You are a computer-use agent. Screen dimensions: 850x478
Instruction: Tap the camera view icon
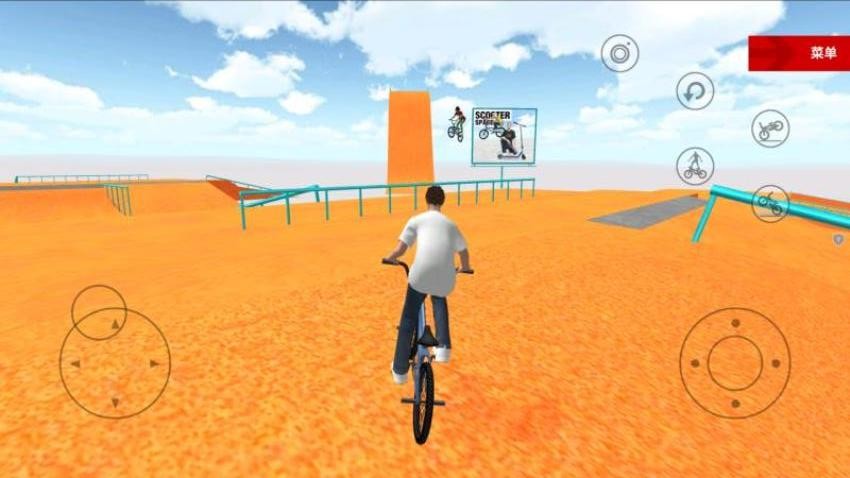[620, 53]
